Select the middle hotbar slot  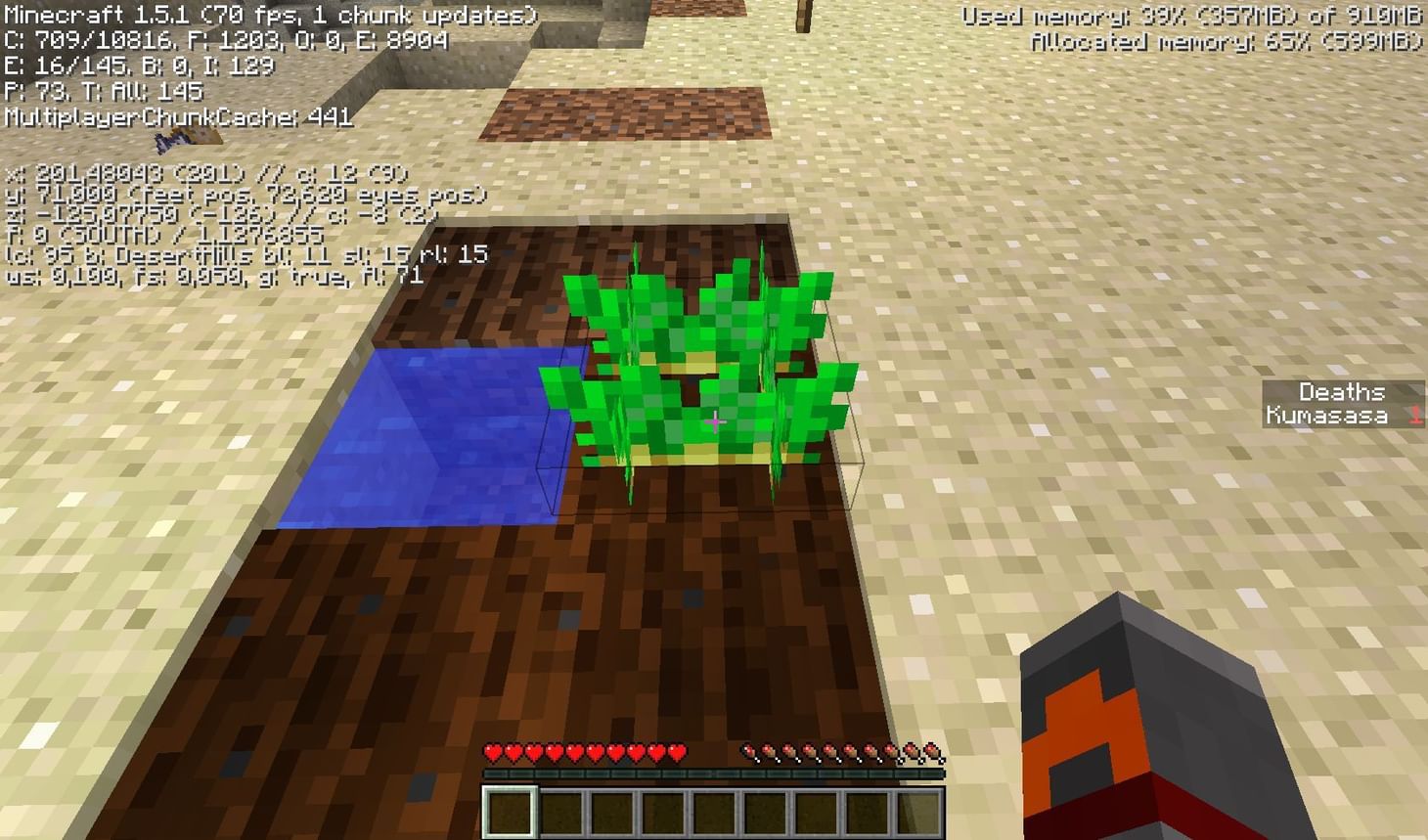pos(715,810)
